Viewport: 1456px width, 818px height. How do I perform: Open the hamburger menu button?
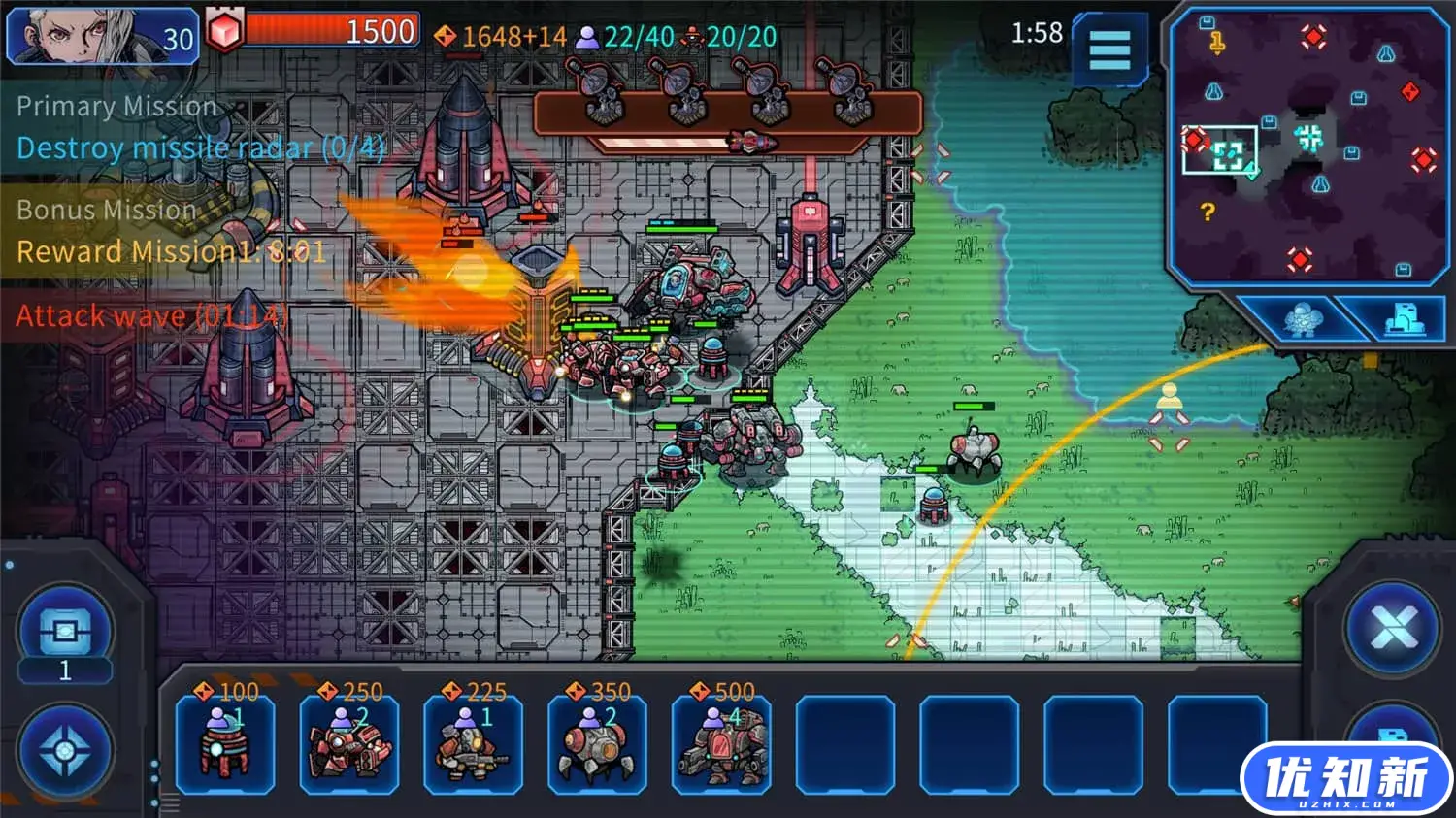1109,49
